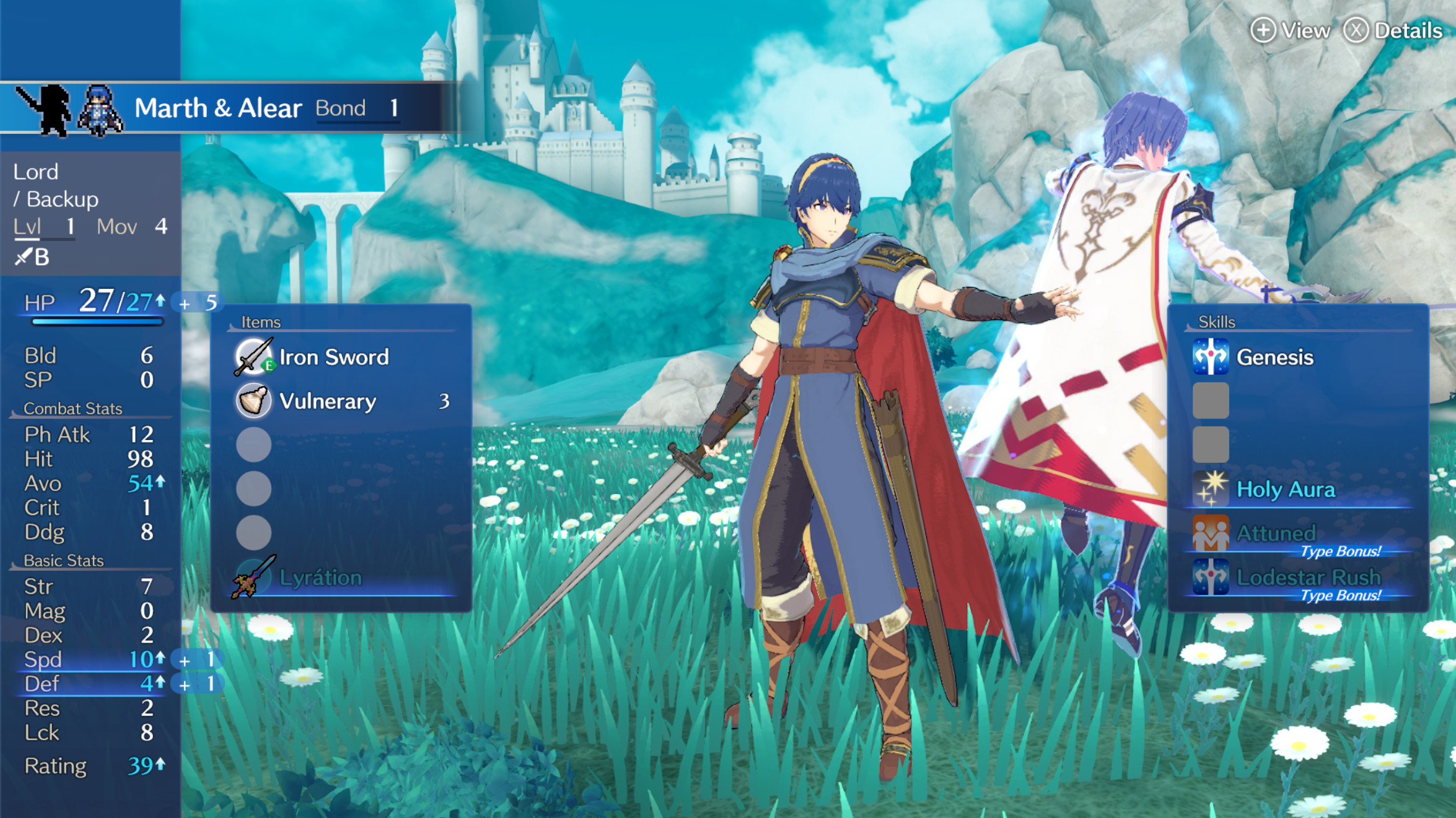Toggle the equipped marker on Iron Sword

pos(268,366)
